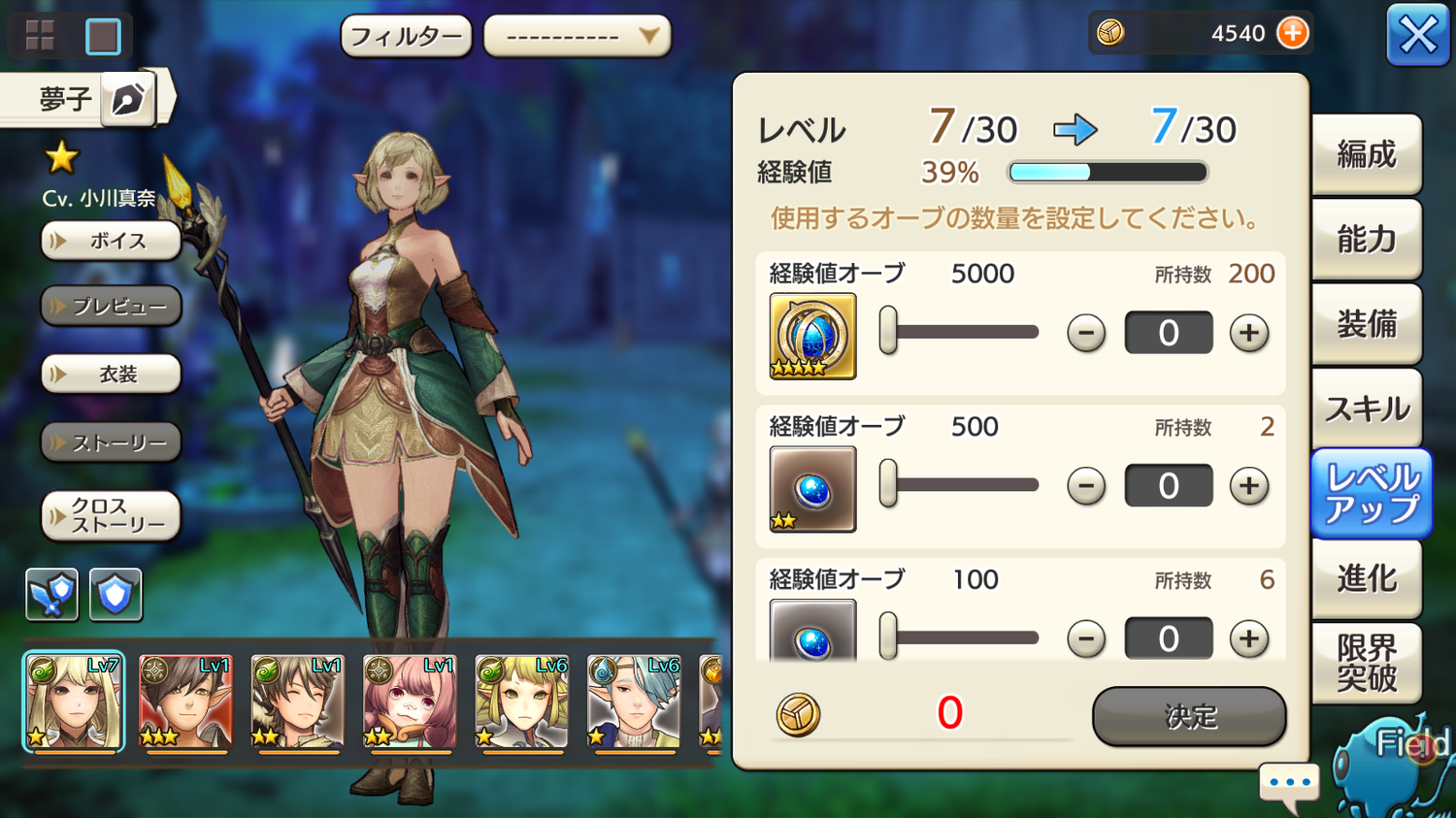This screenshot has height=818, width=1456.
Task: Increase the 5000 experience orb count
Action: pyautogui.click(x=1248, y=333)
